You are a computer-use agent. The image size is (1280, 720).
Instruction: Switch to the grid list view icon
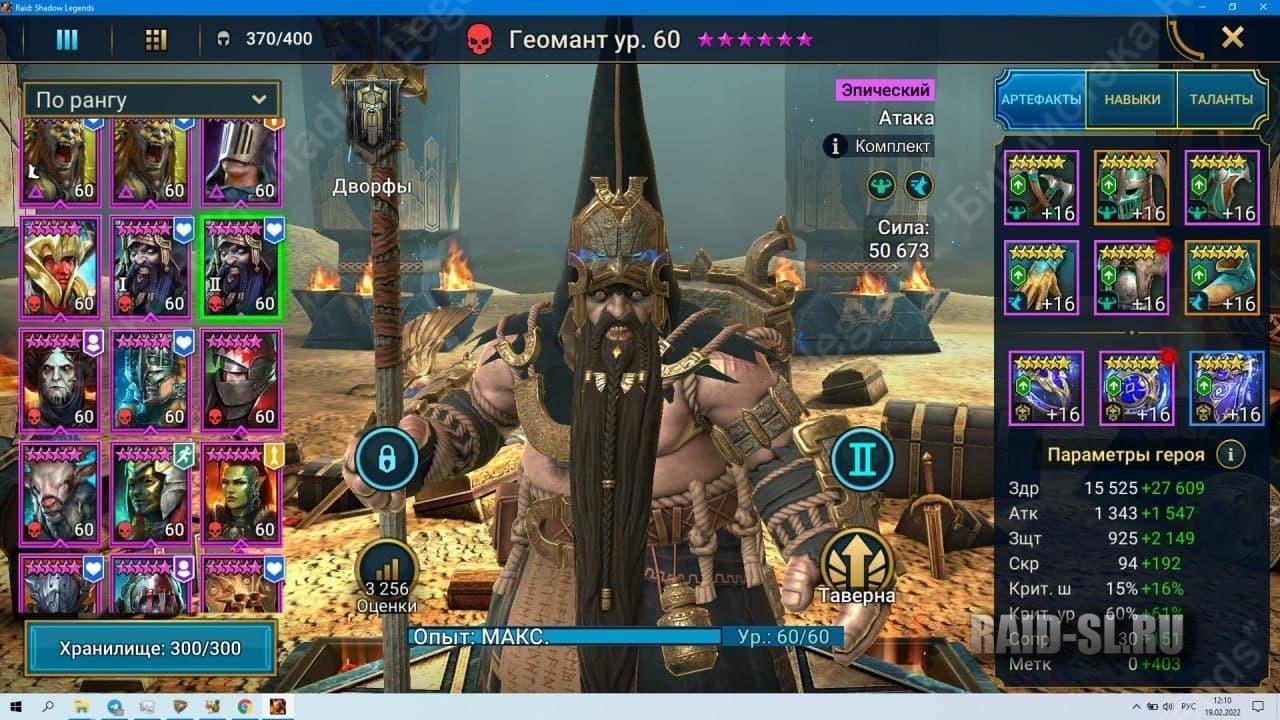coord(156,39)
